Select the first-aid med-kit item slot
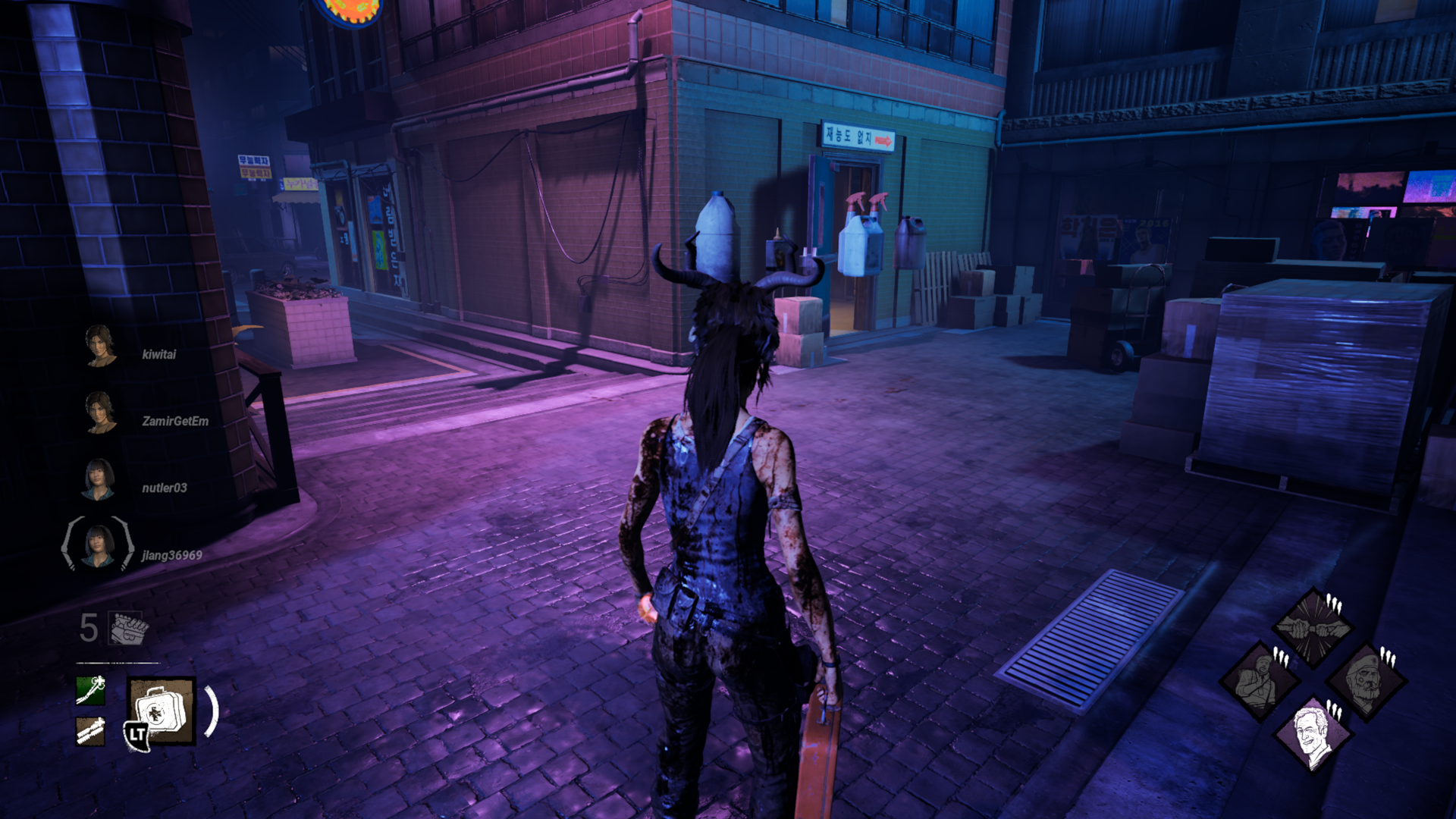 (x=161, y=711)
